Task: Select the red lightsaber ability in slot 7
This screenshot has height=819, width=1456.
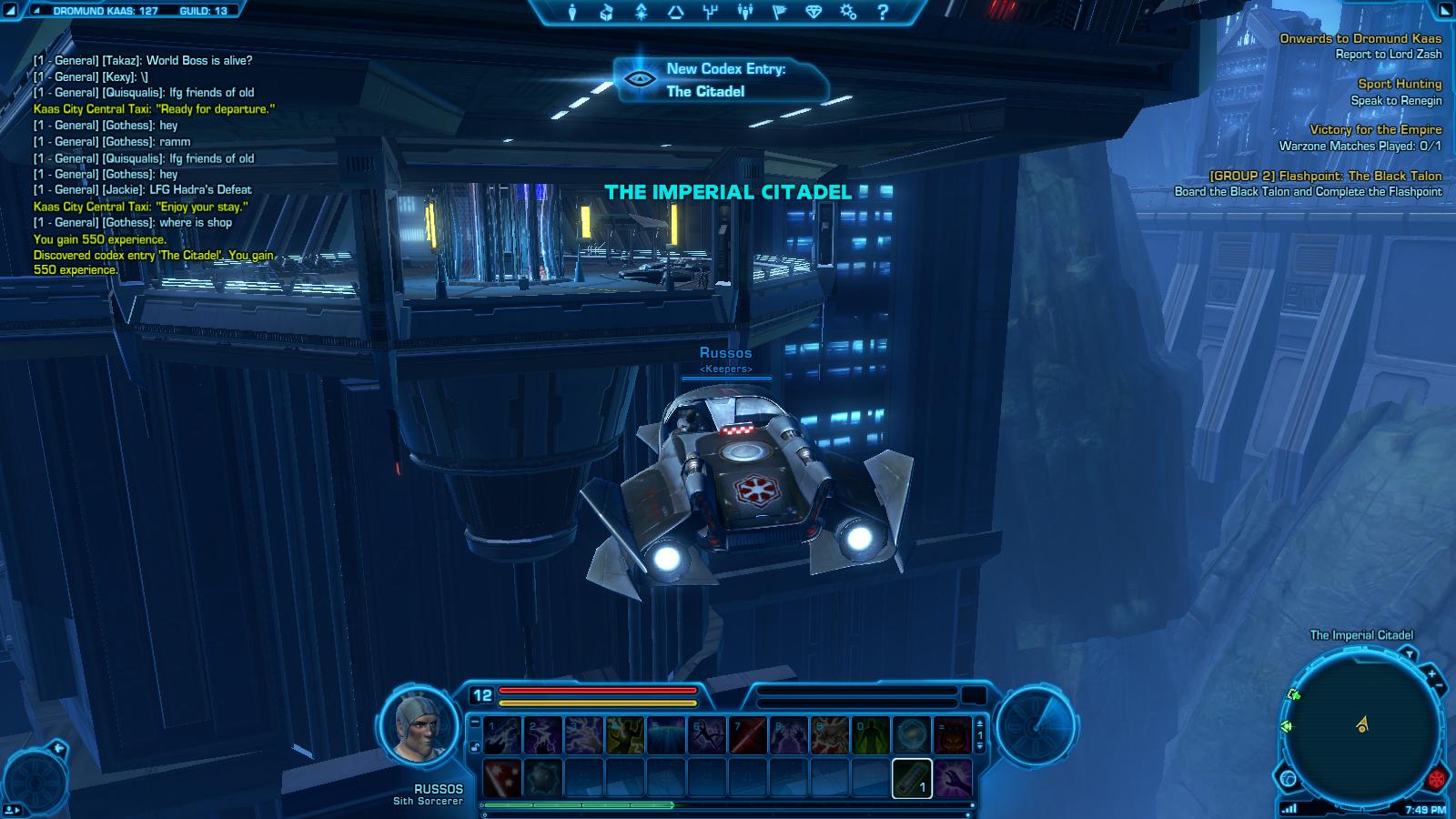Action: pos(747,734)
